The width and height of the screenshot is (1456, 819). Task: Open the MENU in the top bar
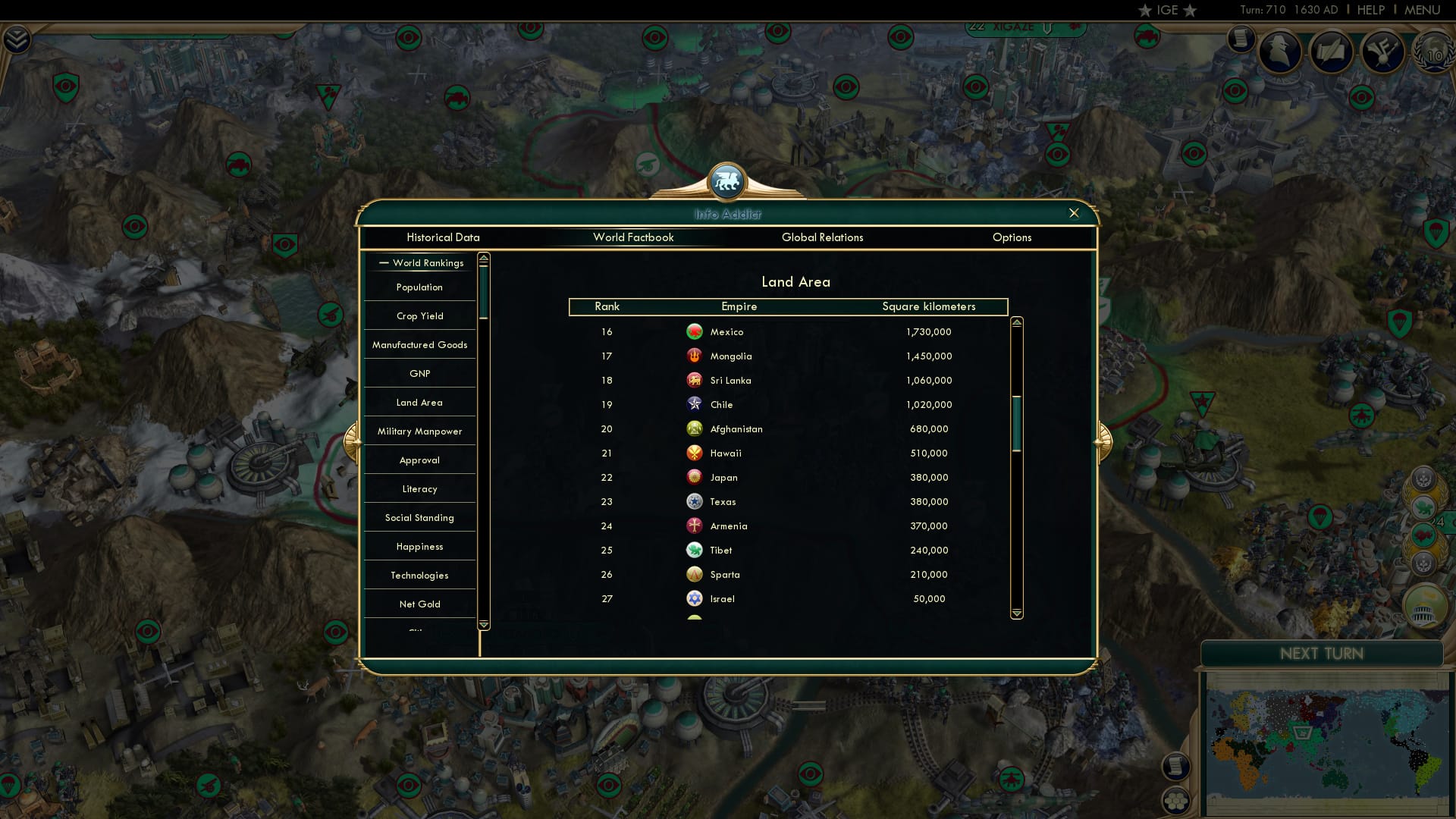click(x=1421, y=10)
